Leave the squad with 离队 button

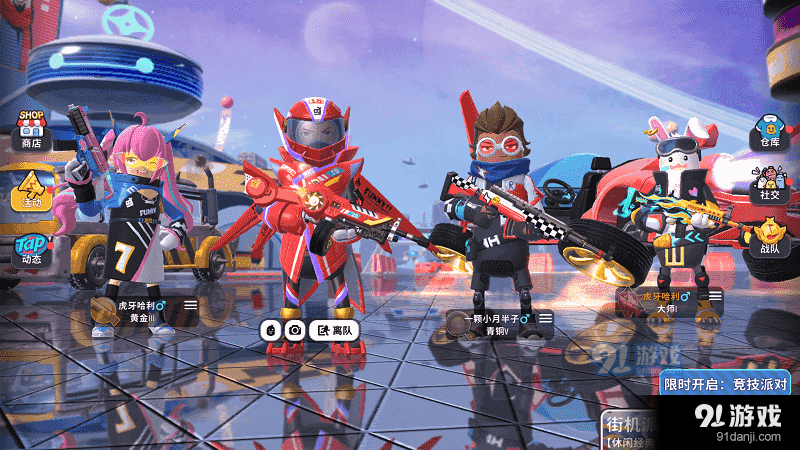click(x=334, y=330)
